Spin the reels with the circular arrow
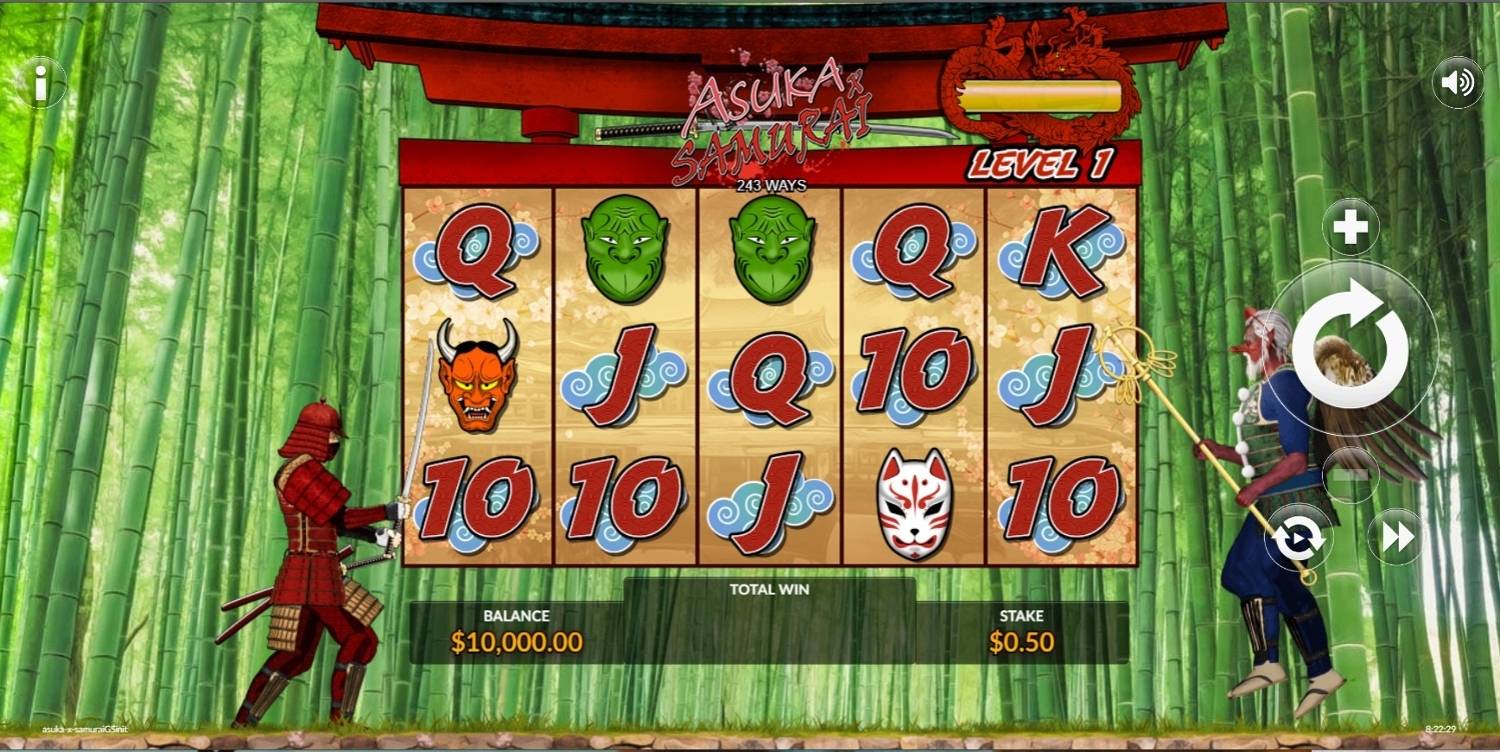Screen dimensions: 1500x752 point(1350,346)
